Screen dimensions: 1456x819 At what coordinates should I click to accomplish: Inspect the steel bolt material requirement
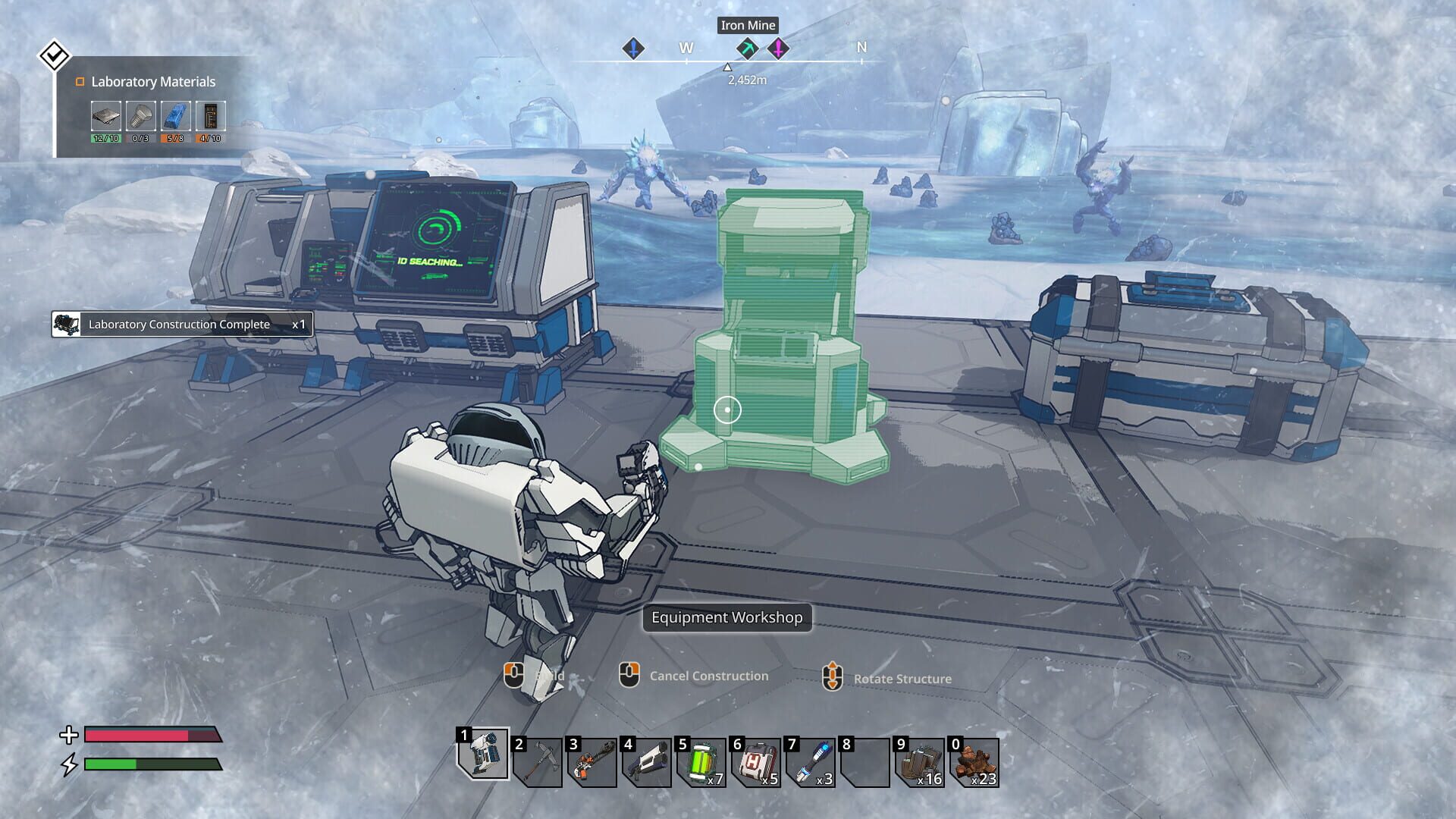140,117
